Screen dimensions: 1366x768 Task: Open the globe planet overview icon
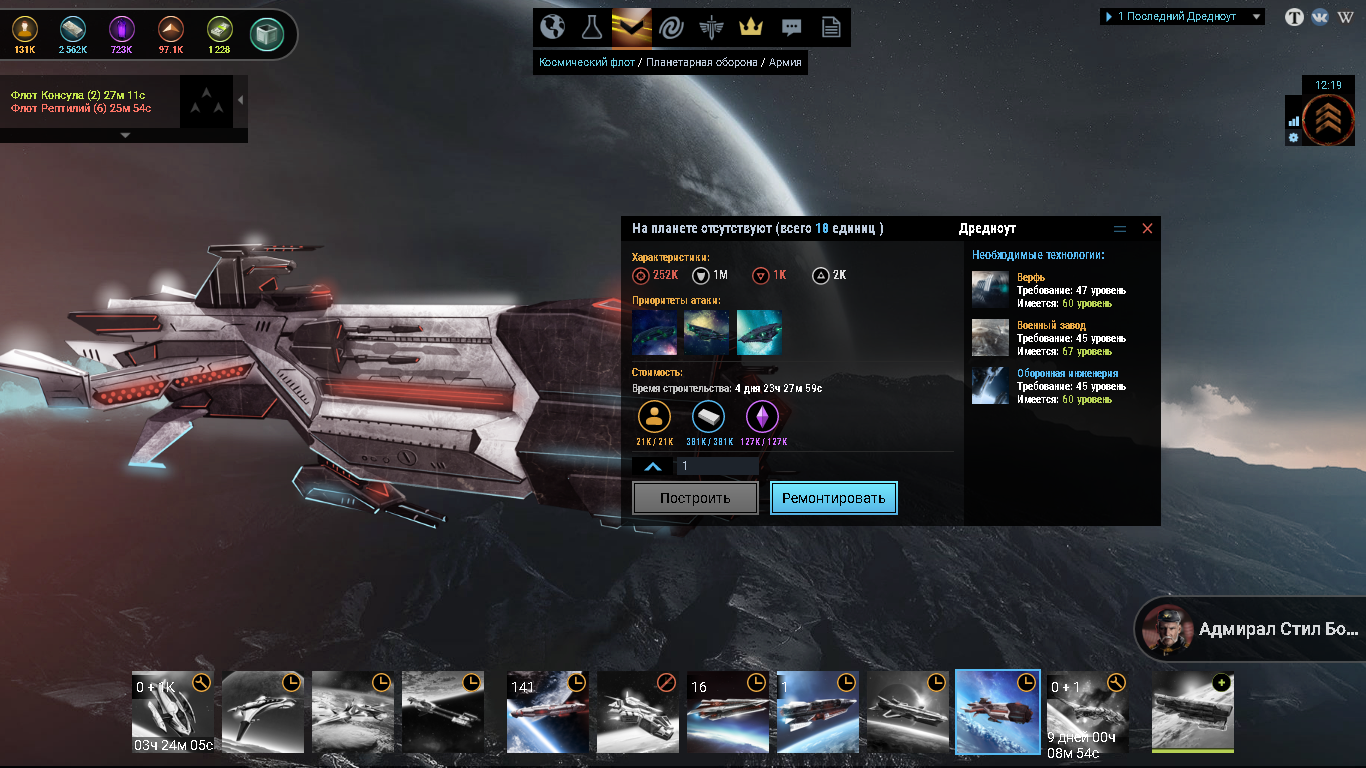tap(552, 27)
